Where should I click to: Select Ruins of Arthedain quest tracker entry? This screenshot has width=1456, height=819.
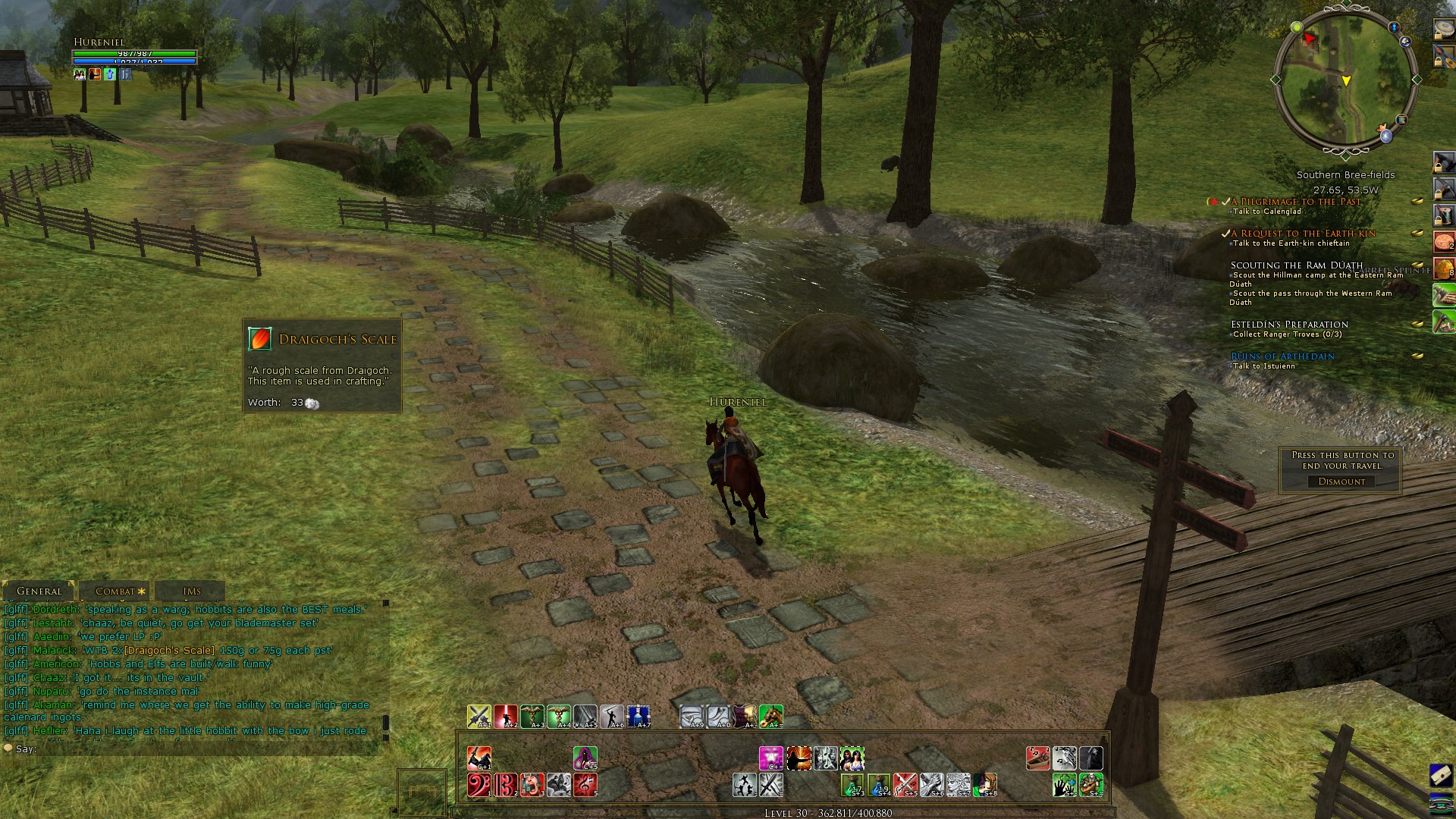click(x=1282, y=356)
